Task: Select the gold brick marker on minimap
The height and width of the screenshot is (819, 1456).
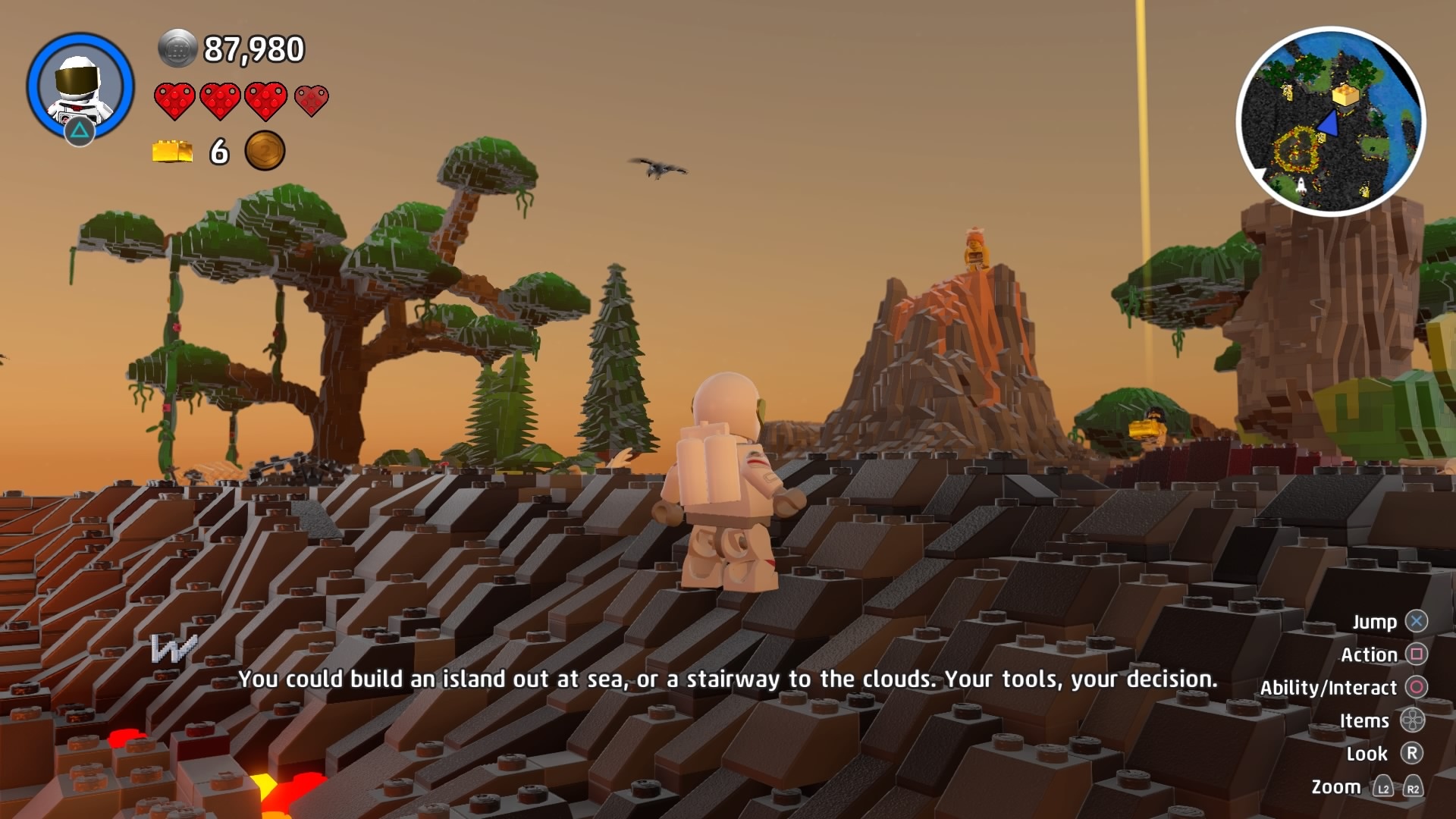Action: click(x=1346, y=95)
